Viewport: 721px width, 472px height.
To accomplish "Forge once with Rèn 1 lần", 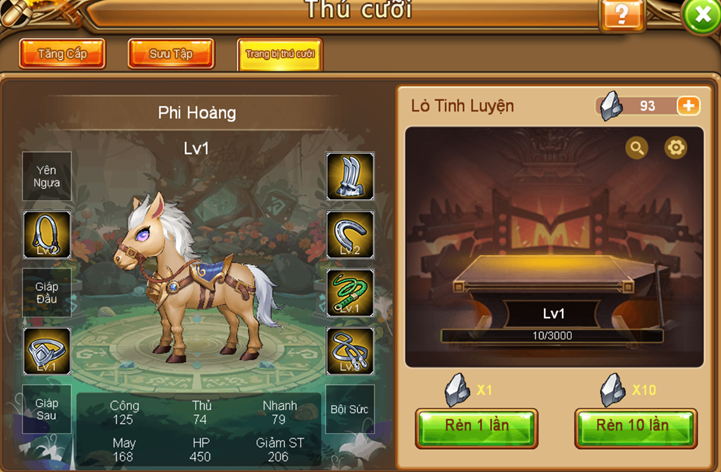I will coord(476,426).
